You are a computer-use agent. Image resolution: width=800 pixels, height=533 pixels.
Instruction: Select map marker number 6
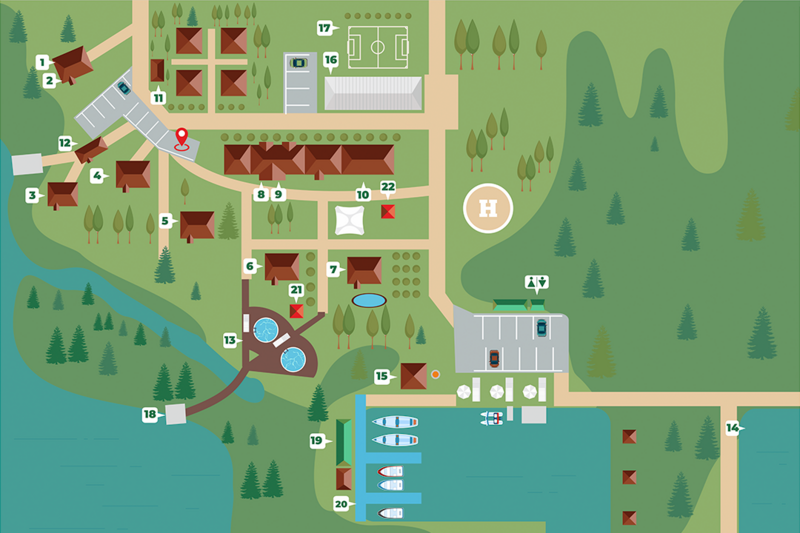[250, 266]
